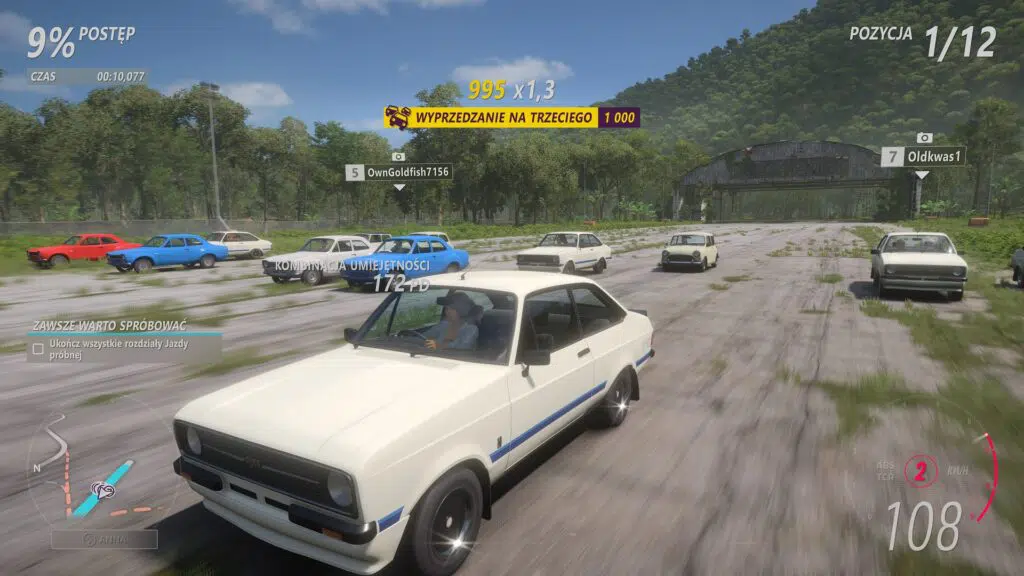Select the OwnGoldfish7156 player nametag
Screen dimensions: 1024x576
coord(399,172)
